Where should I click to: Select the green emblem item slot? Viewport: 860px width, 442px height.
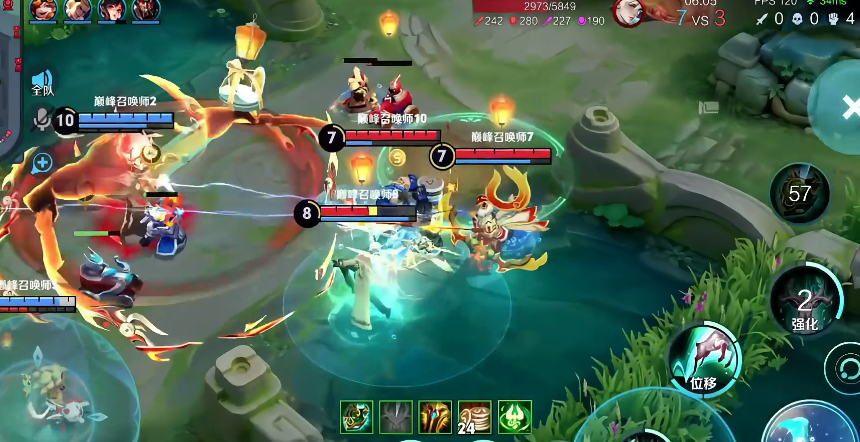[x=514, y=416]
